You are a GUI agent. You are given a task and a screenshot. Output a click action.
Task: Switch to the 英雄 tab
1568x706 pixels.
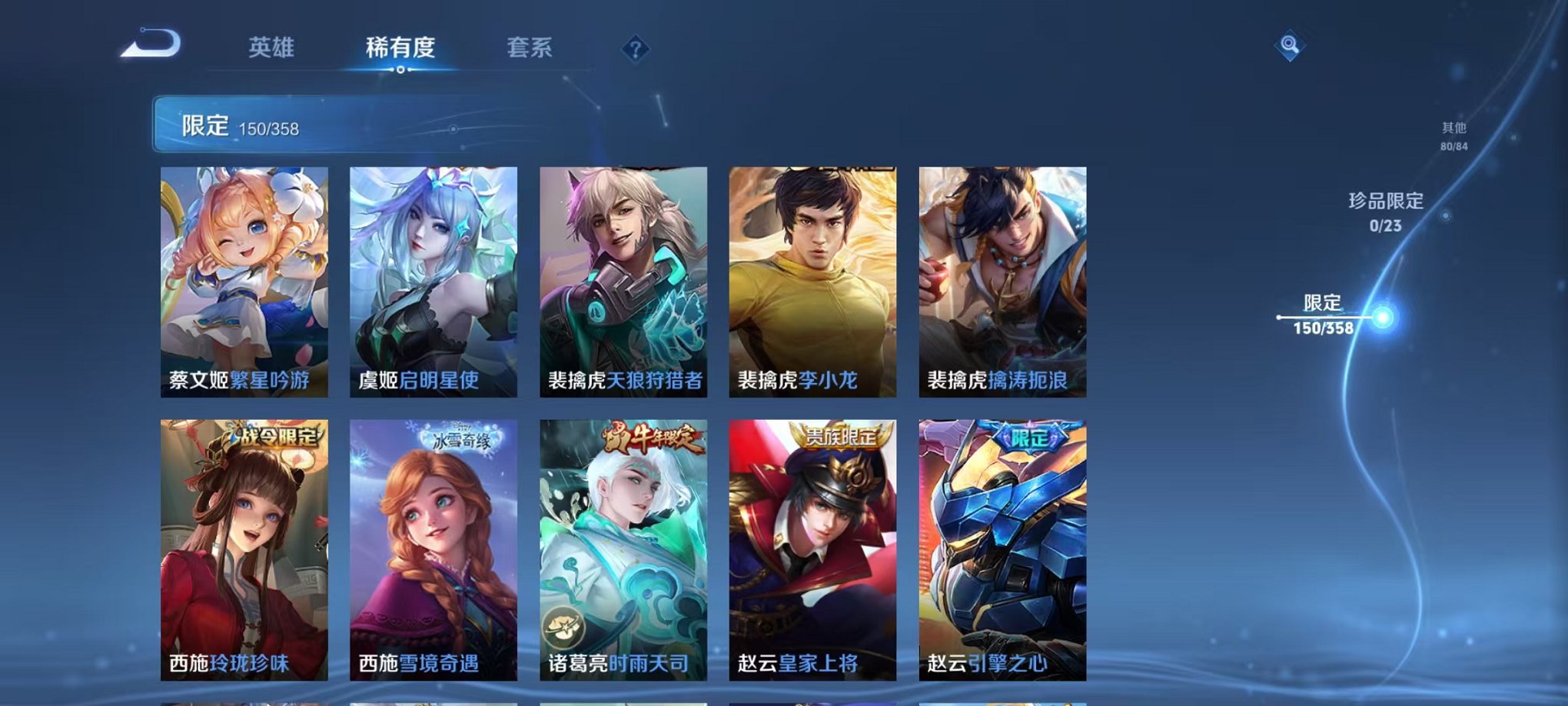coord(272,48)
